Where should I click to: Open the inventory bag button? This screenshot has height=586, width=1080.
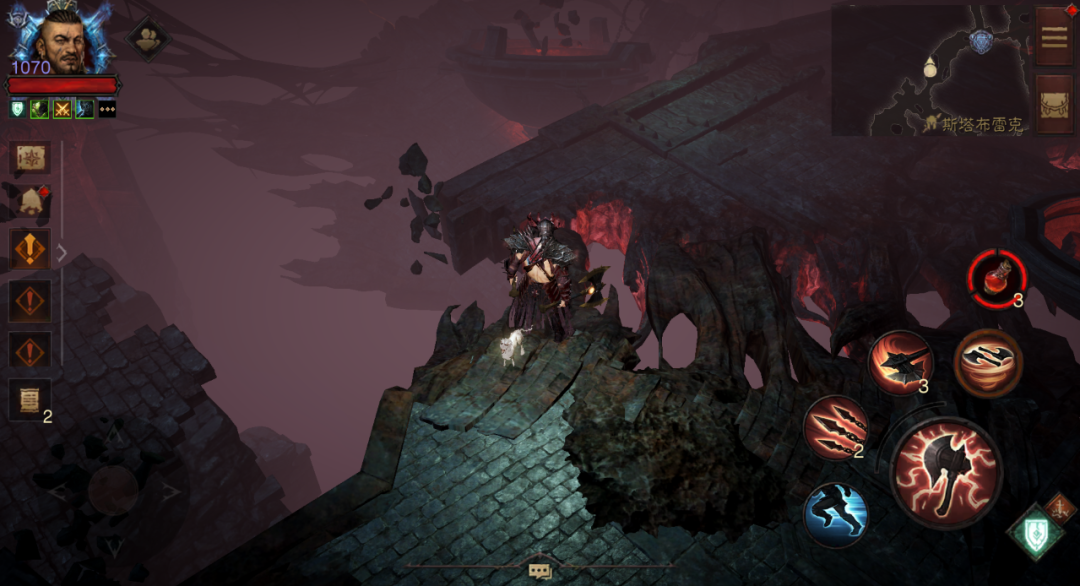1054,104
